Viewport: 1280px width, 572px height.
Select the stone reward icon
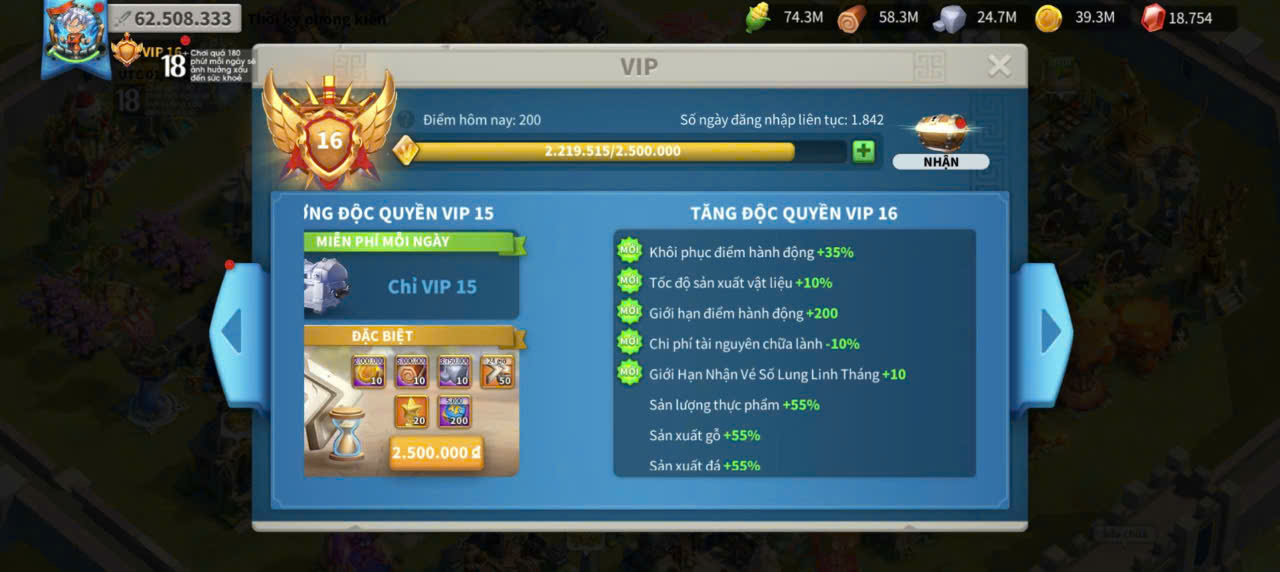pos(454,371)
